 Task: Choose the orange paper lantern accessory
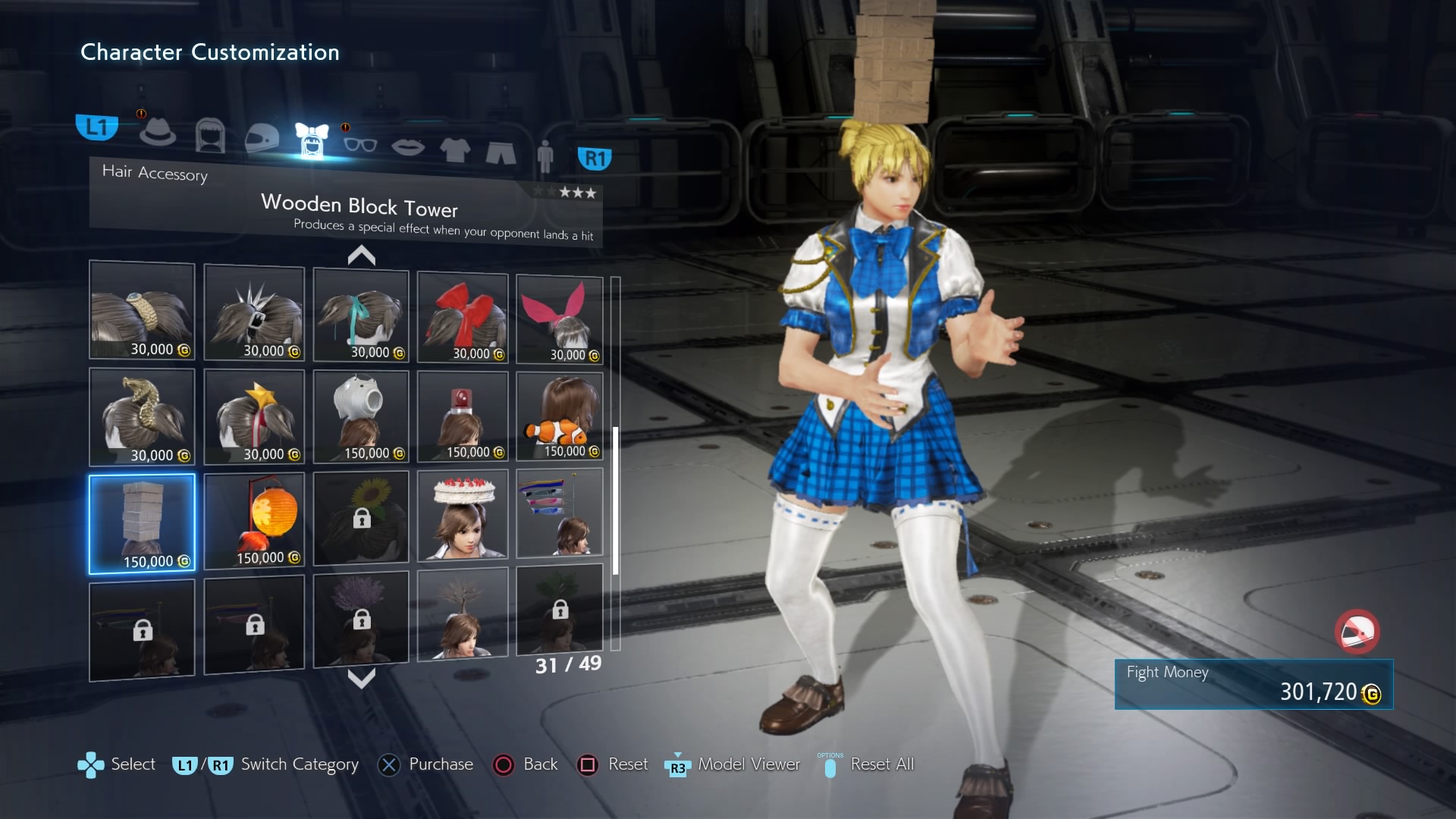[x=254, y=520]
